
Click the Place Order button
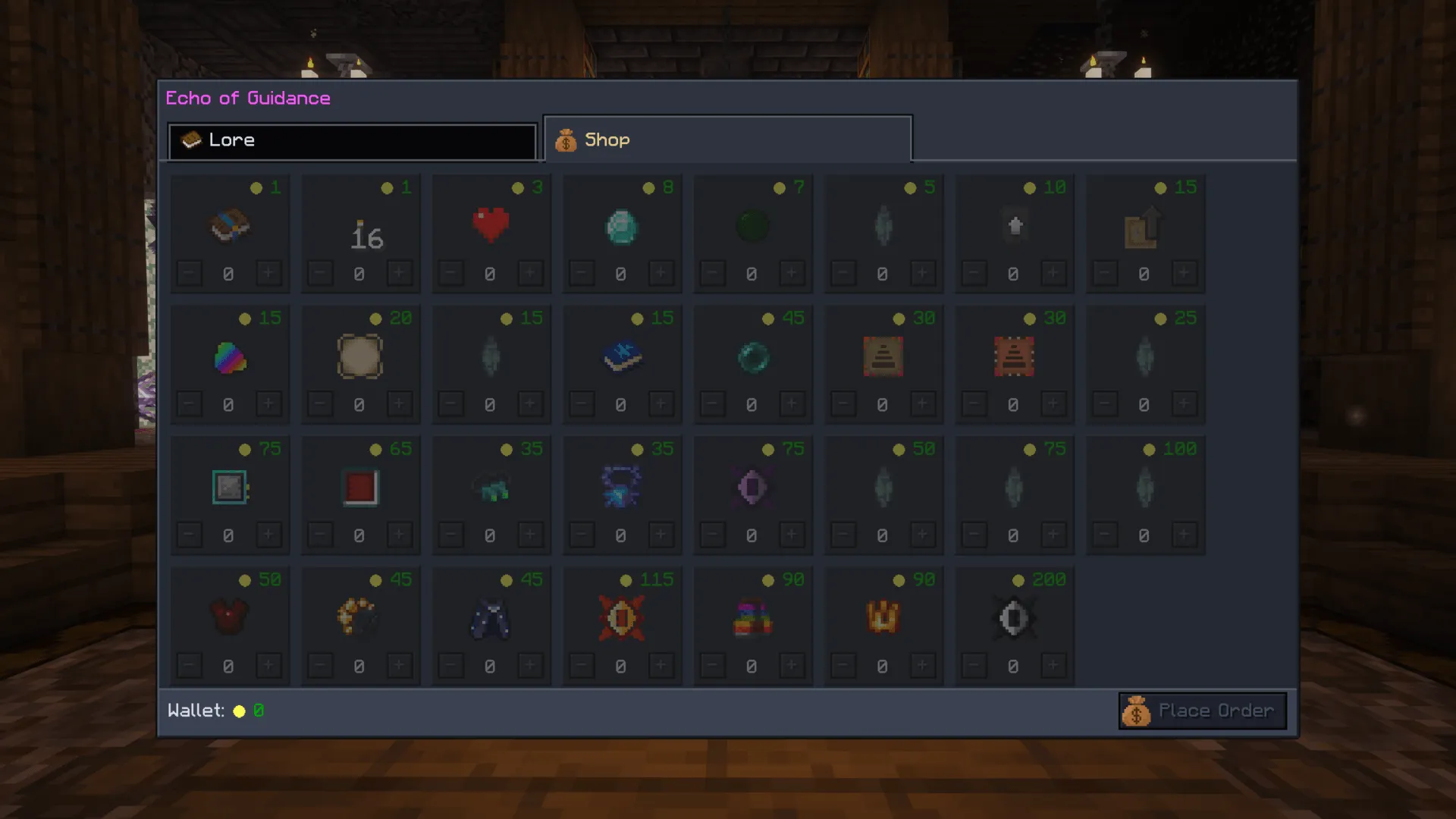tap(1201, 711)
